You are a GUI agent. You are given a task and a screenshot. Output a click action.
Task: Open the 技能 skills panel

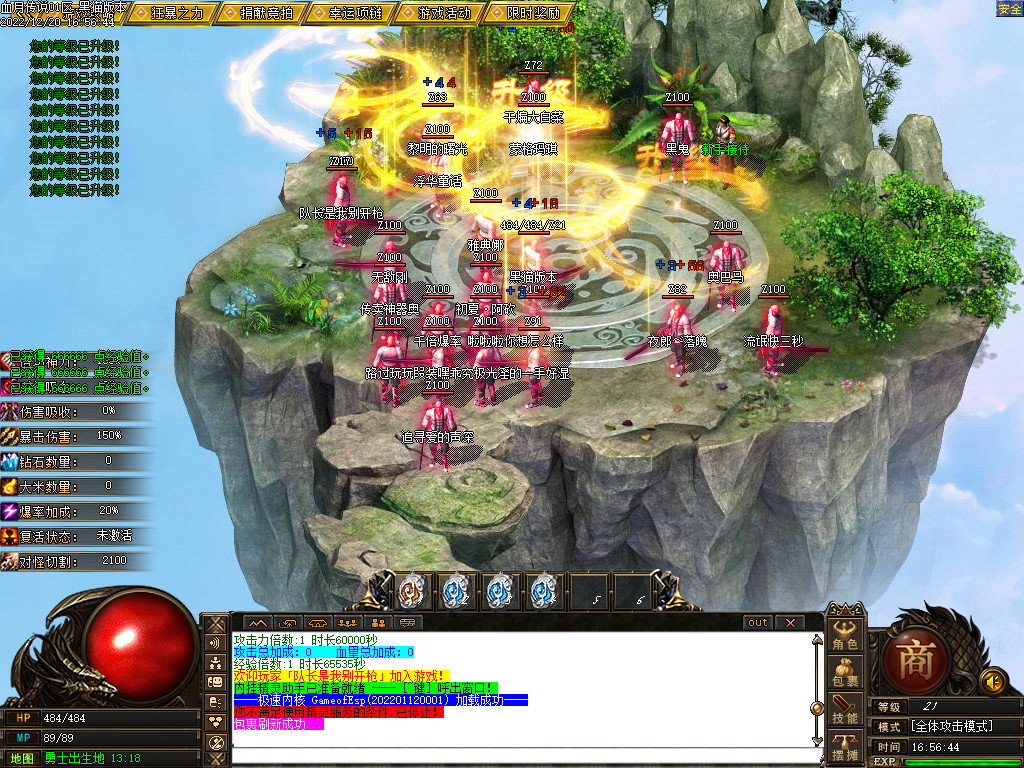point(845,710)
